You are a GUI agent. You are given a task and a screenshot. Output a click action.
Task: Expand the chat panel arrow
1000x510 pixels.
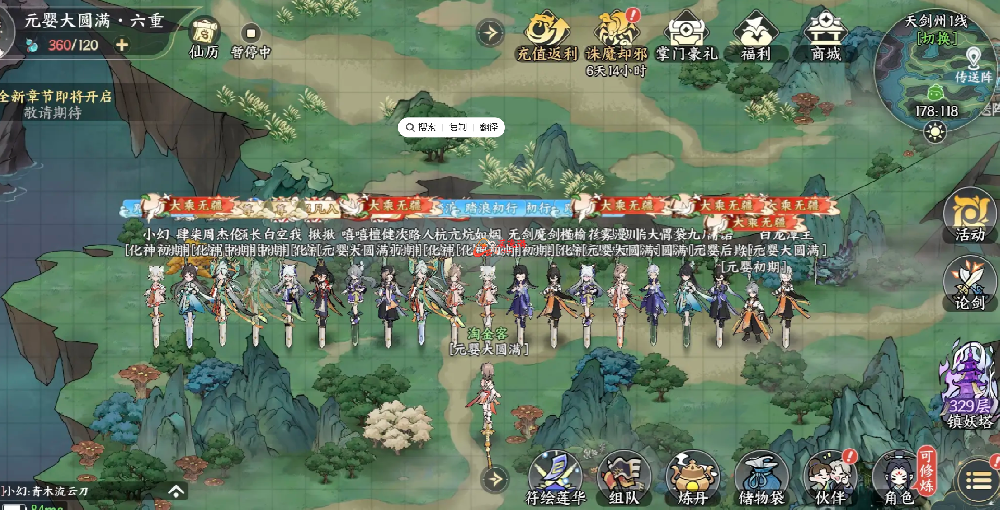coord(176,491)
